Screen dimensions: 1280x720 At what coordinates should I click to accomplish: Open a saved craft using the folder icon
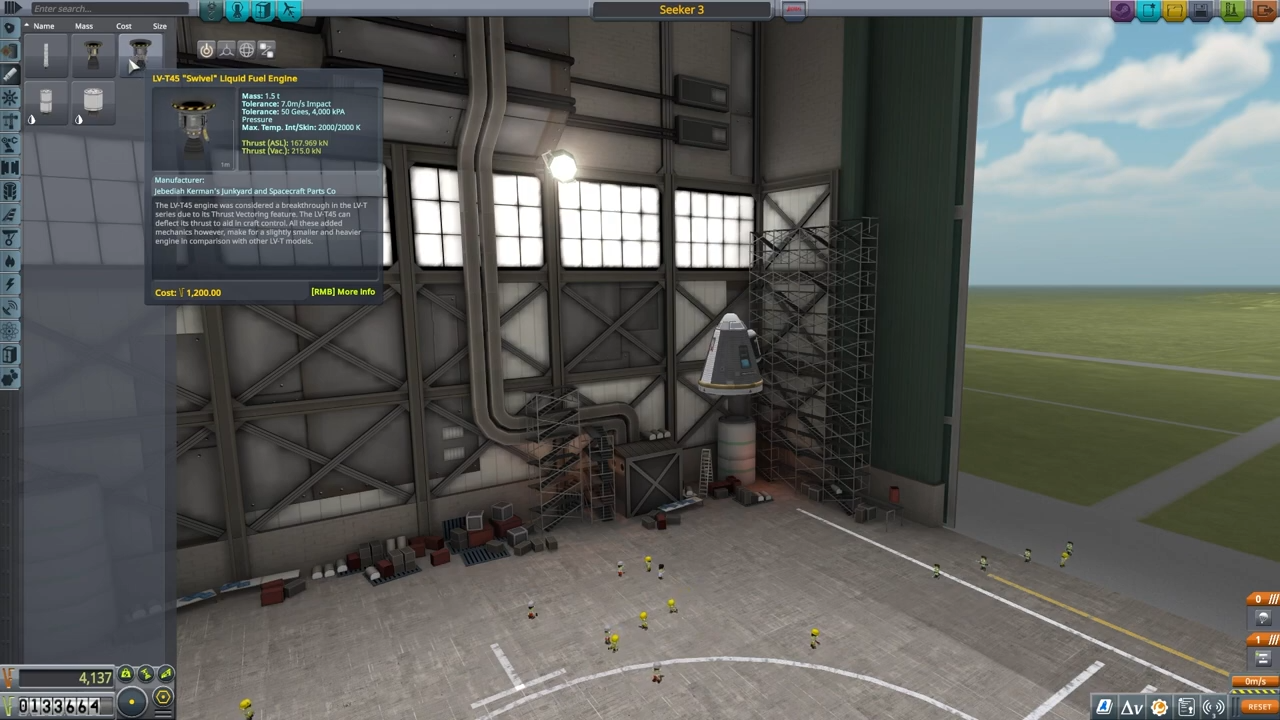click(1175, 10)
